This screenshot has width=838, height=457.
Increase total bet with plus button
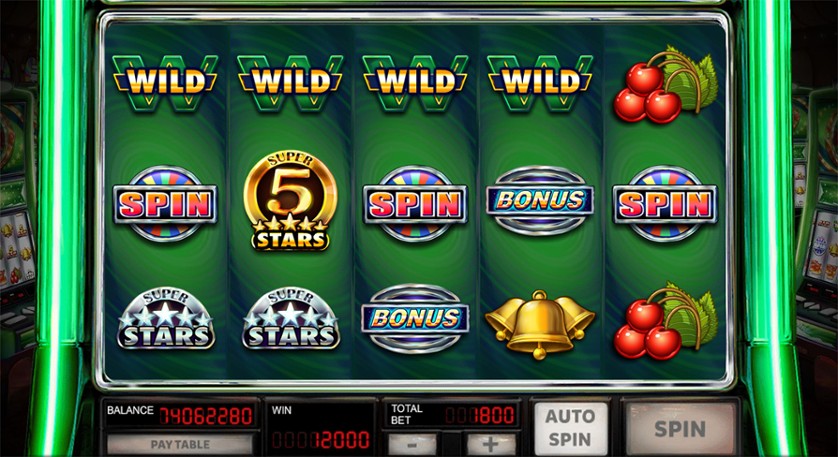coord(490,443)
